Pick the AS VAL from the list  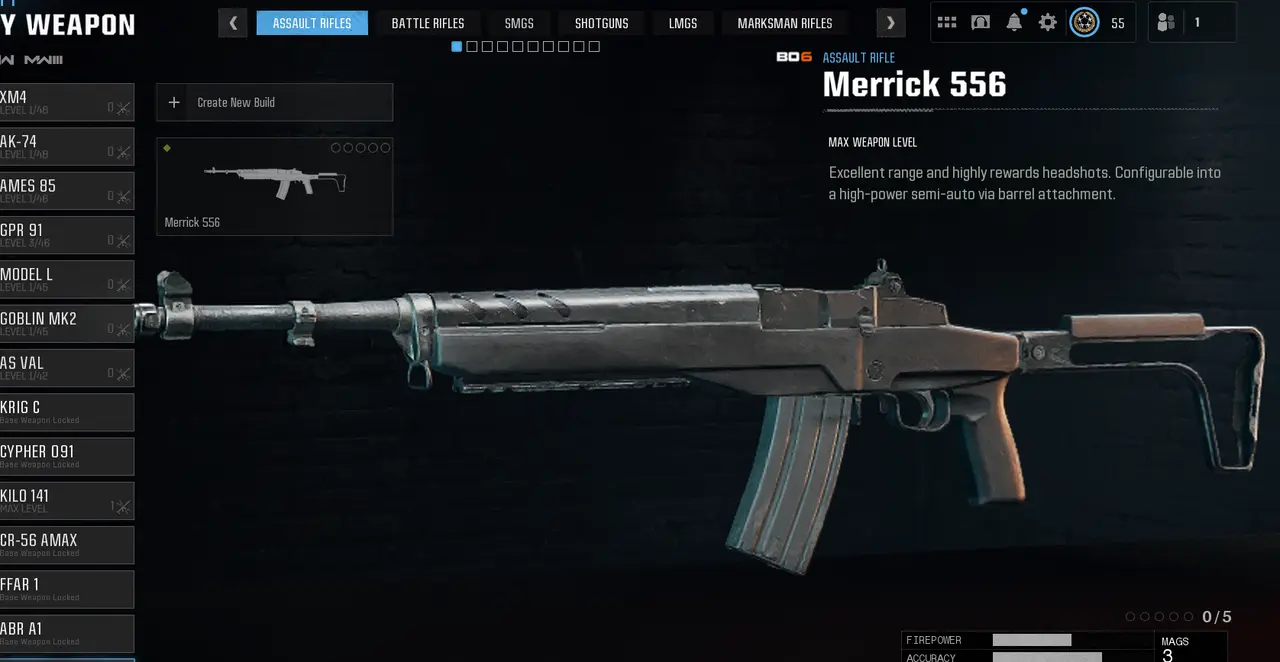coord(66,367)
